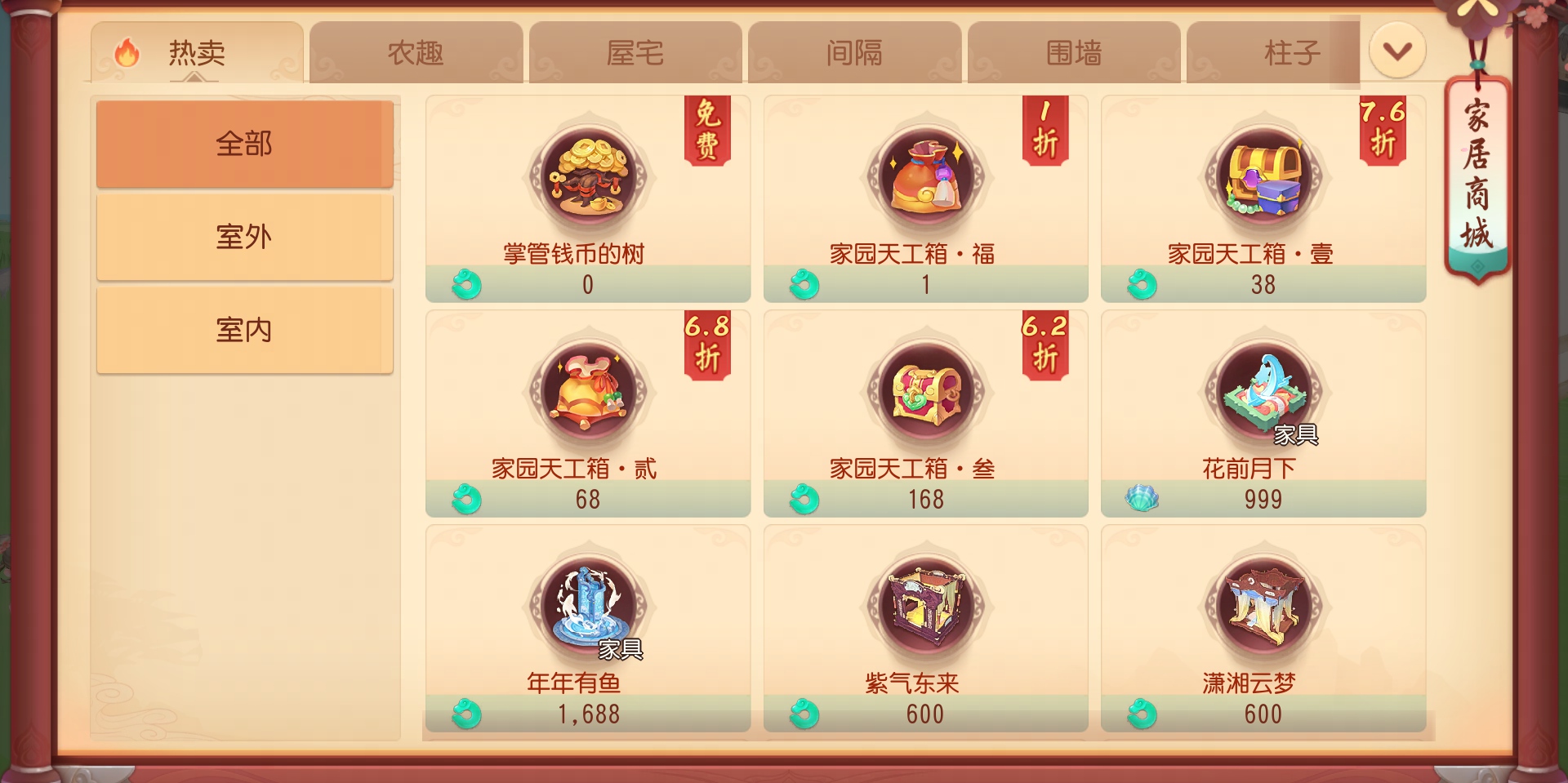Switch to the 农趣 tab
The image size is (1568, 783).
click(416, 51)
